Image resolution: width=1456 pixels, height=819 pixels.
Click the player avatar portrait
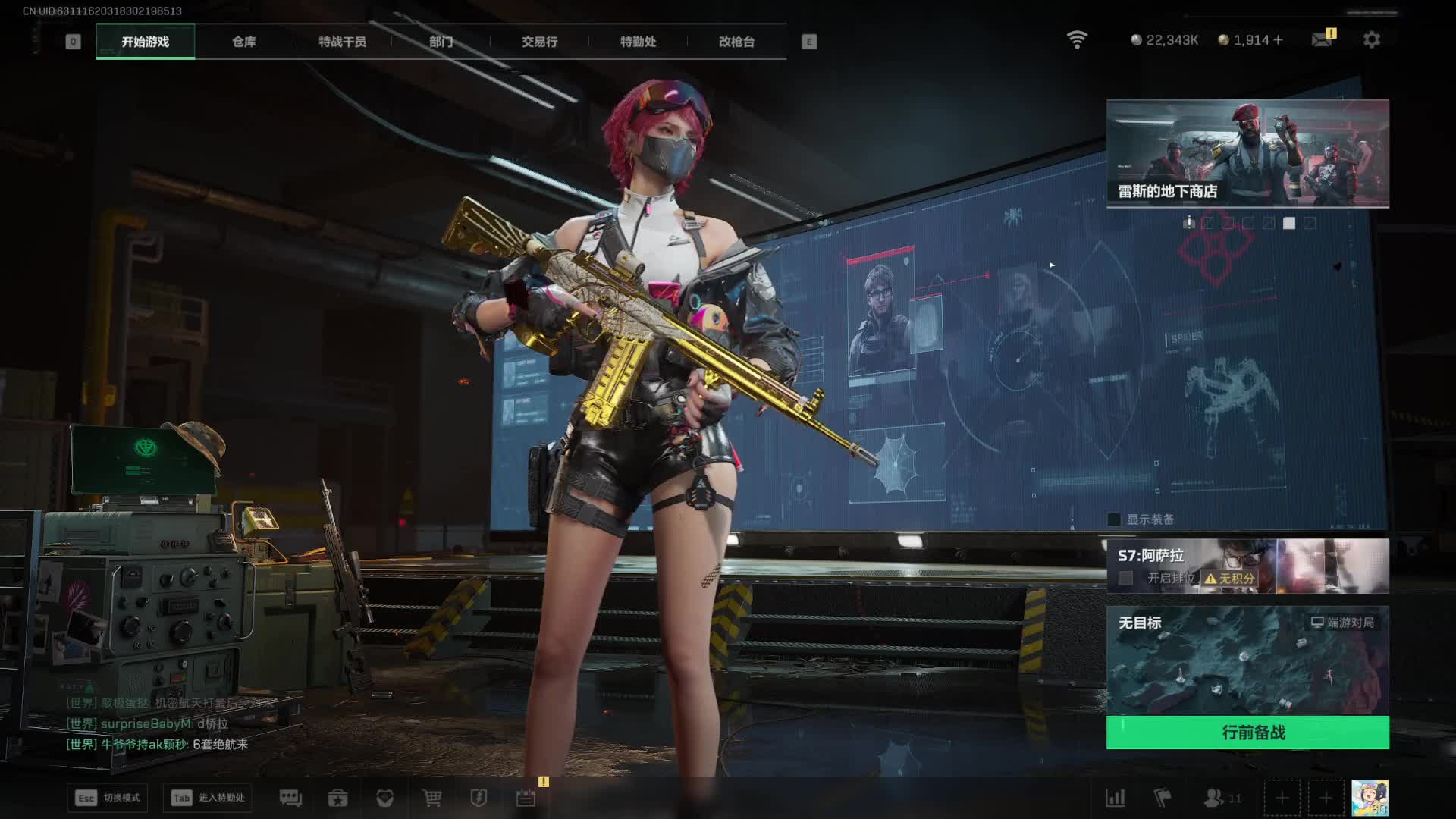coord(1370,798)
